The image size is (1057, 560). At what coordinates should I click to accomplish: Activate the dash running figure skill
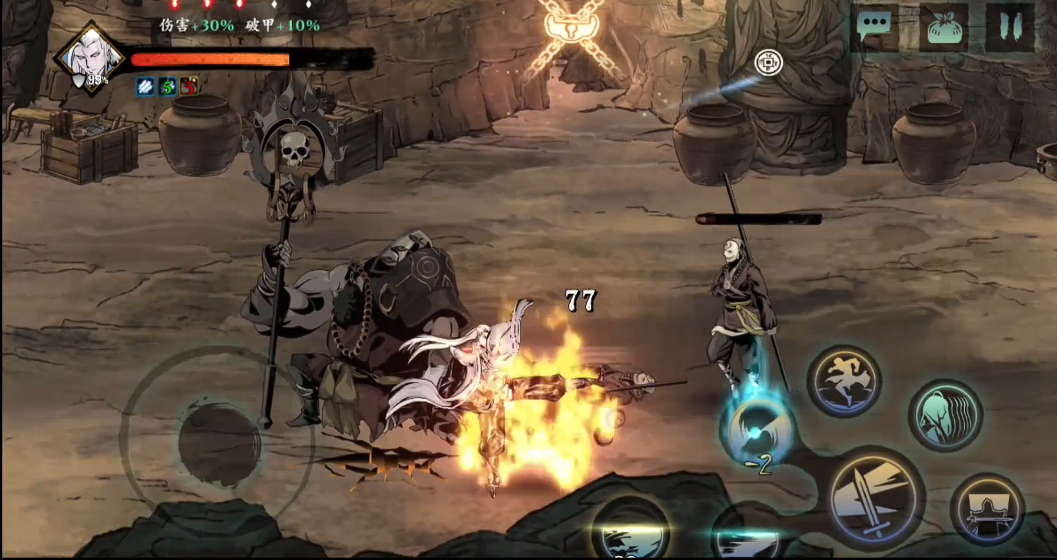click(845, 381)
